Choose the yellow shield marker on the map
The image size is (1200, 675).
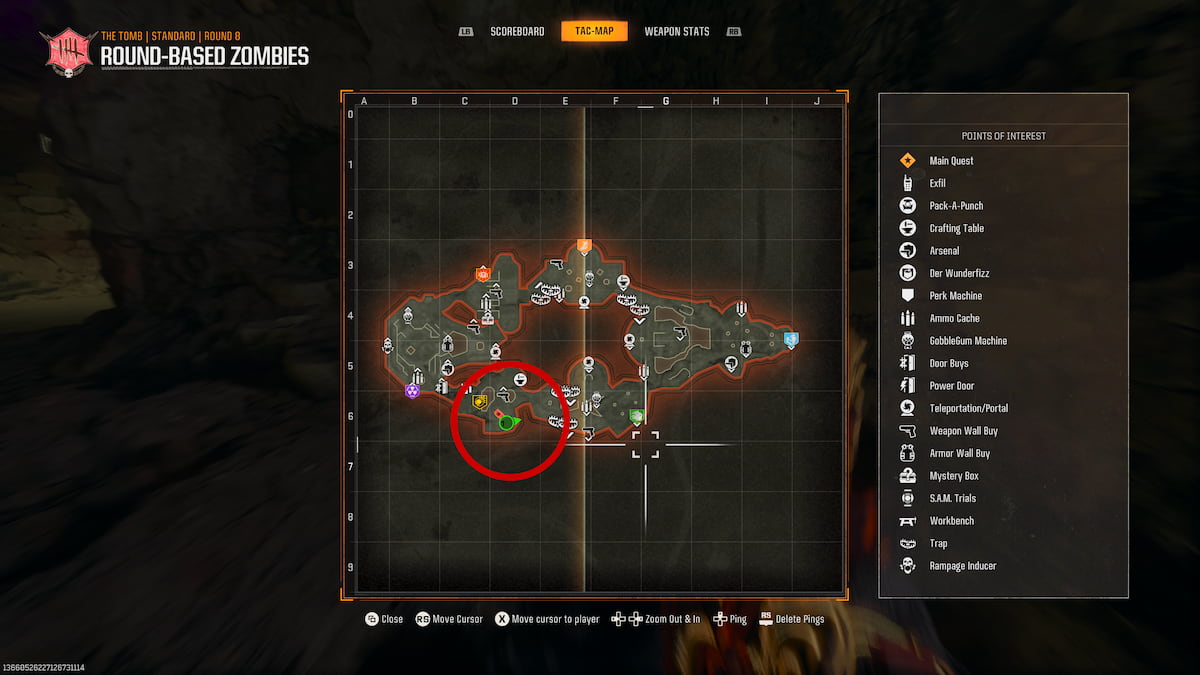pyautogui.click(x=480, y=402)
